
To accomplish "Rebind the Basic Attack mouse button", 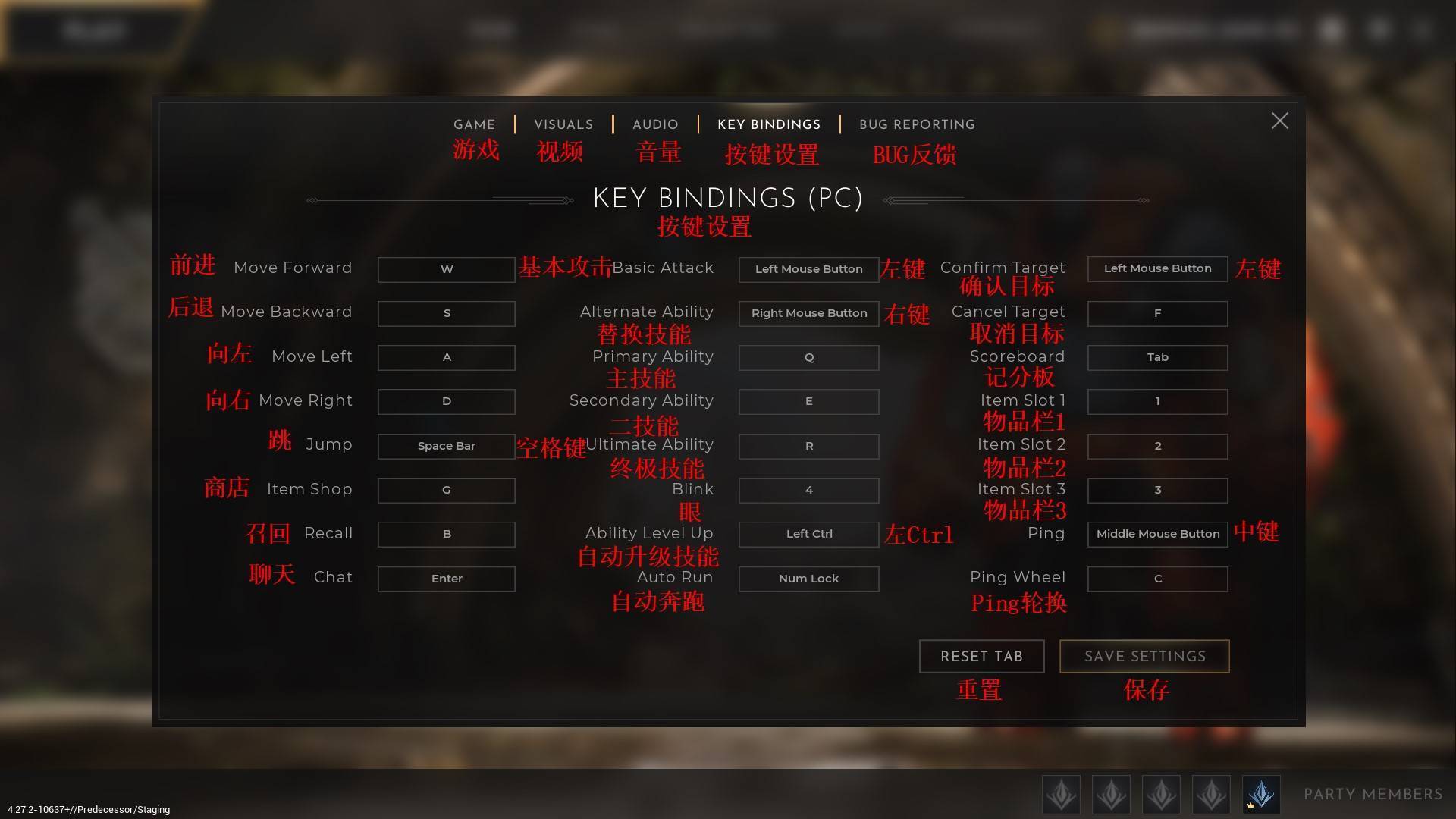I will [x=808, y=269].
